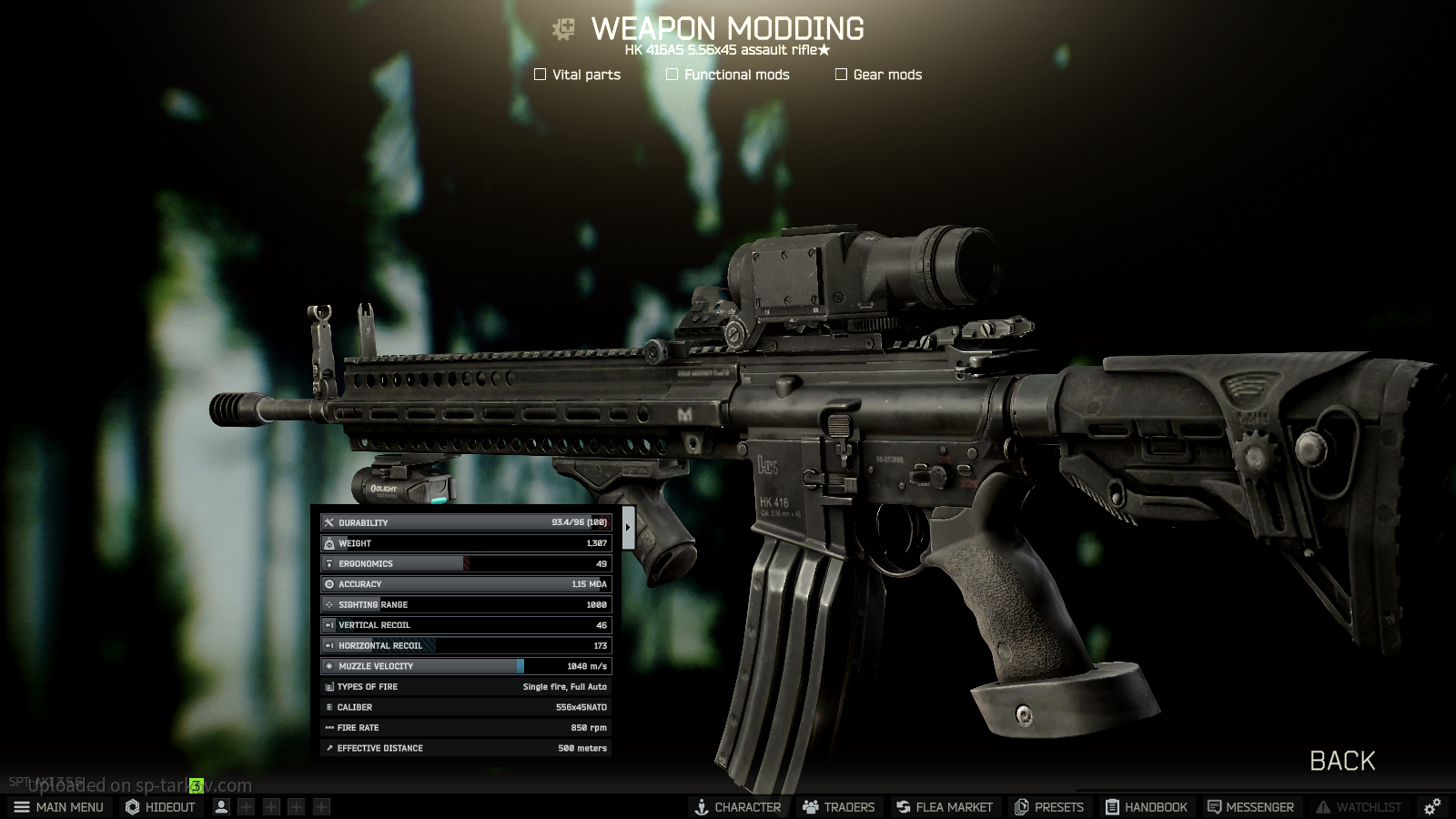This screenshot has height=819, width=1456.
Task: Open the Character screen
Action: [738, 807]
